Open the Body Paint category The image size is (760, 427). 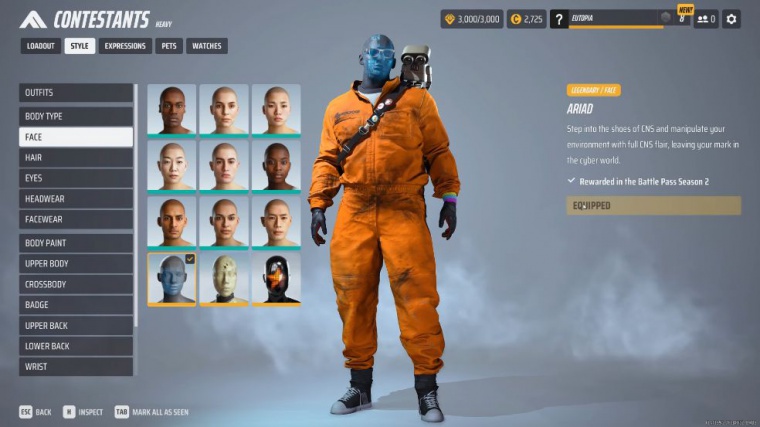pos(76,243)
